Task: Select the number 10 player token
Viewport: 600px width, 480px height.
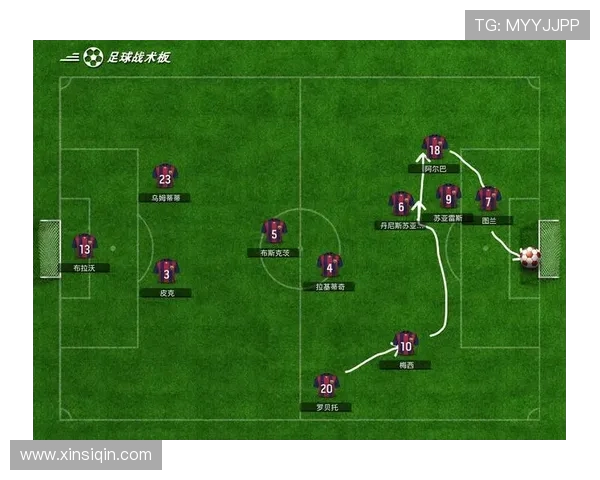Action: (x=405, y=344)
